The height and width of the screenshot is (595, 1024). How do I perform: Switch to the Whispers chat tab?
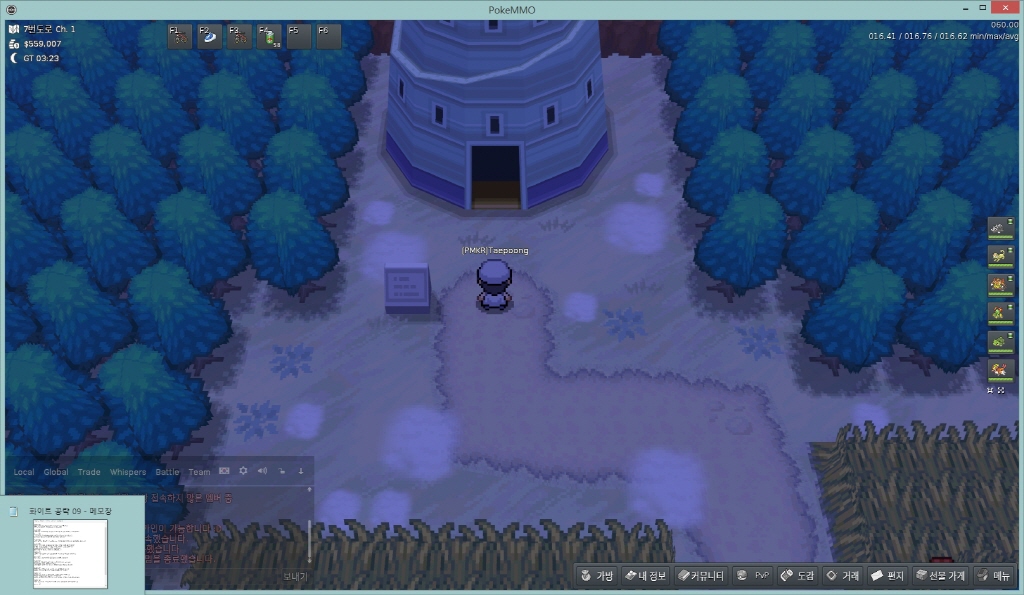click(127, 472)
